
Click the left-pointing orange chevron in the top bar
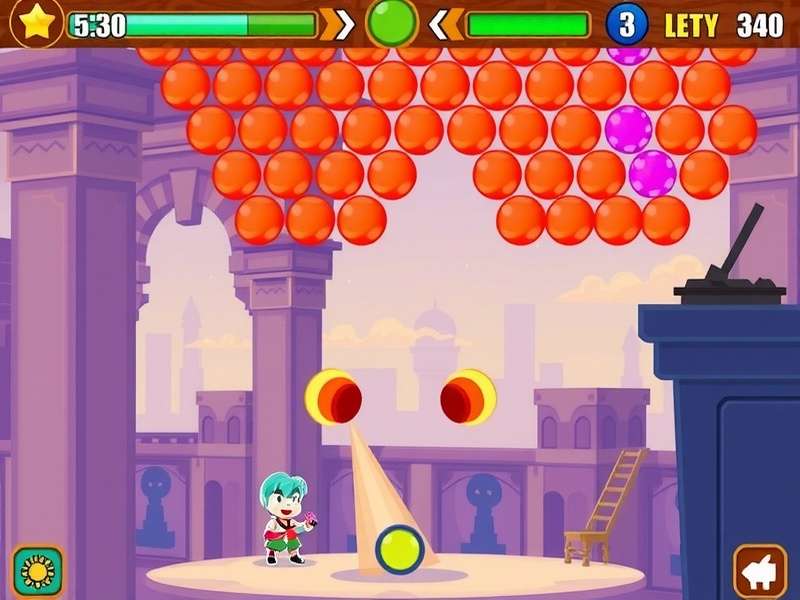coord(445,25)
